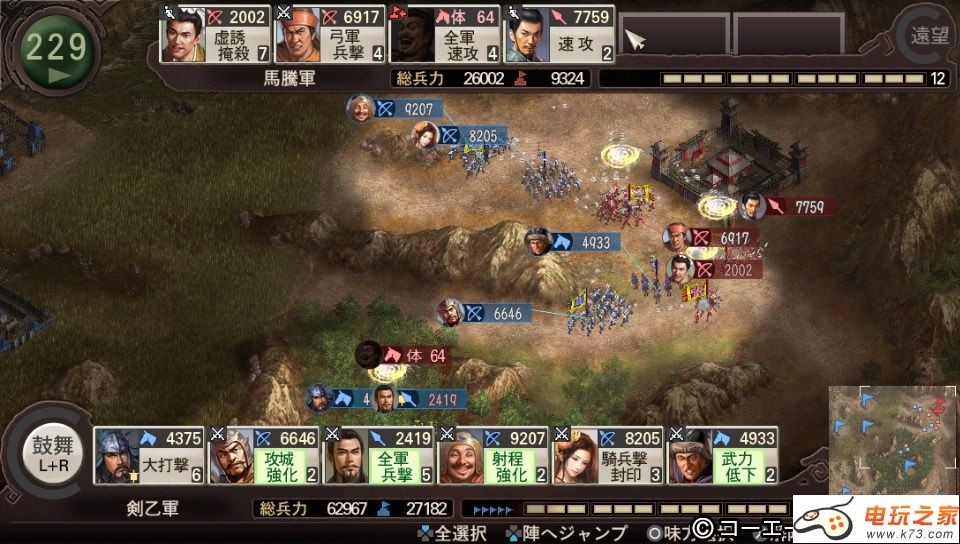
Task: Target the enemy unit marker showing 7759
Action: point(788,207)
